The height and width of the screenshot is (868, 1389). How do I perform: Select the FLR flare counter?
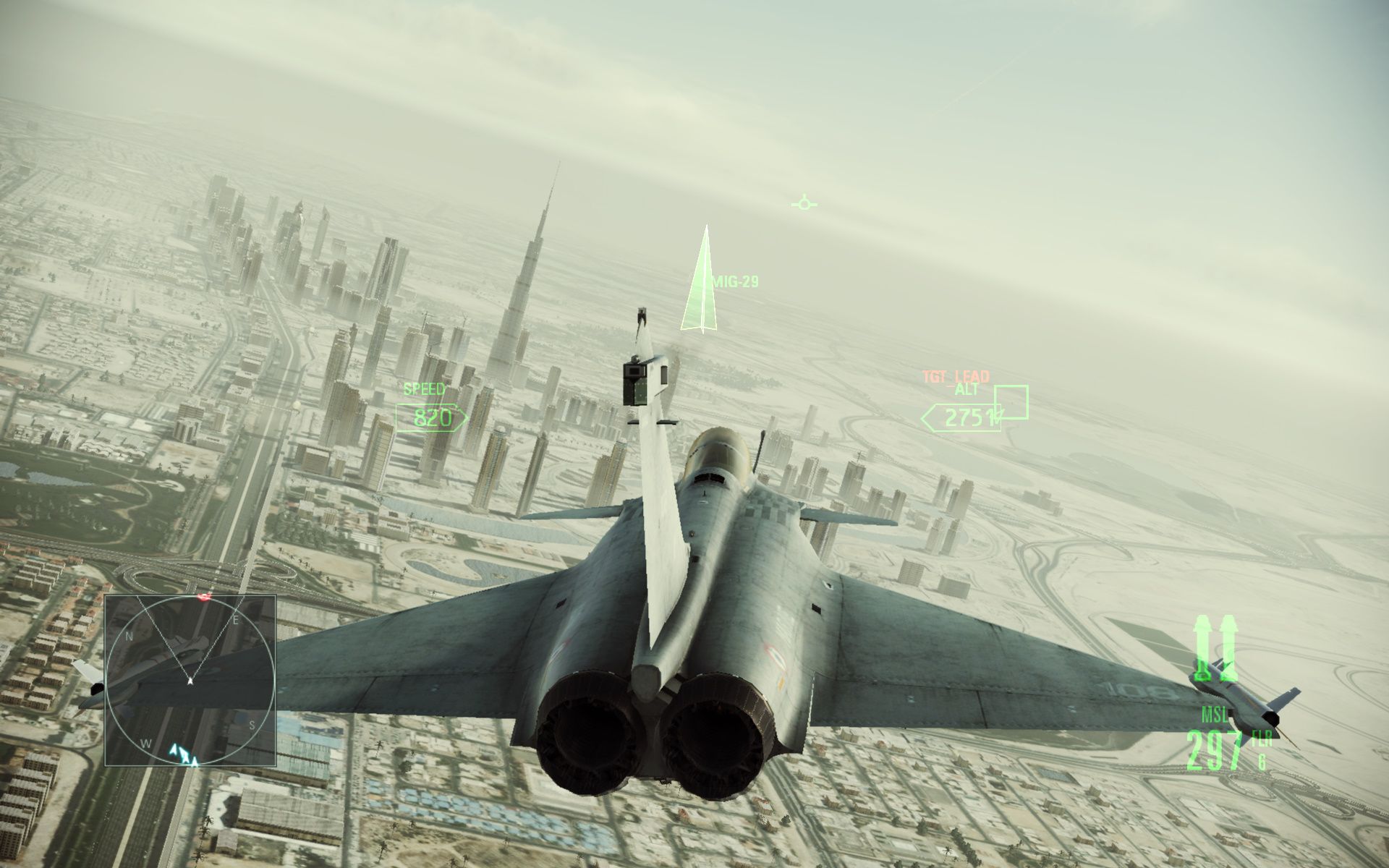click(x=1261, y=741)
